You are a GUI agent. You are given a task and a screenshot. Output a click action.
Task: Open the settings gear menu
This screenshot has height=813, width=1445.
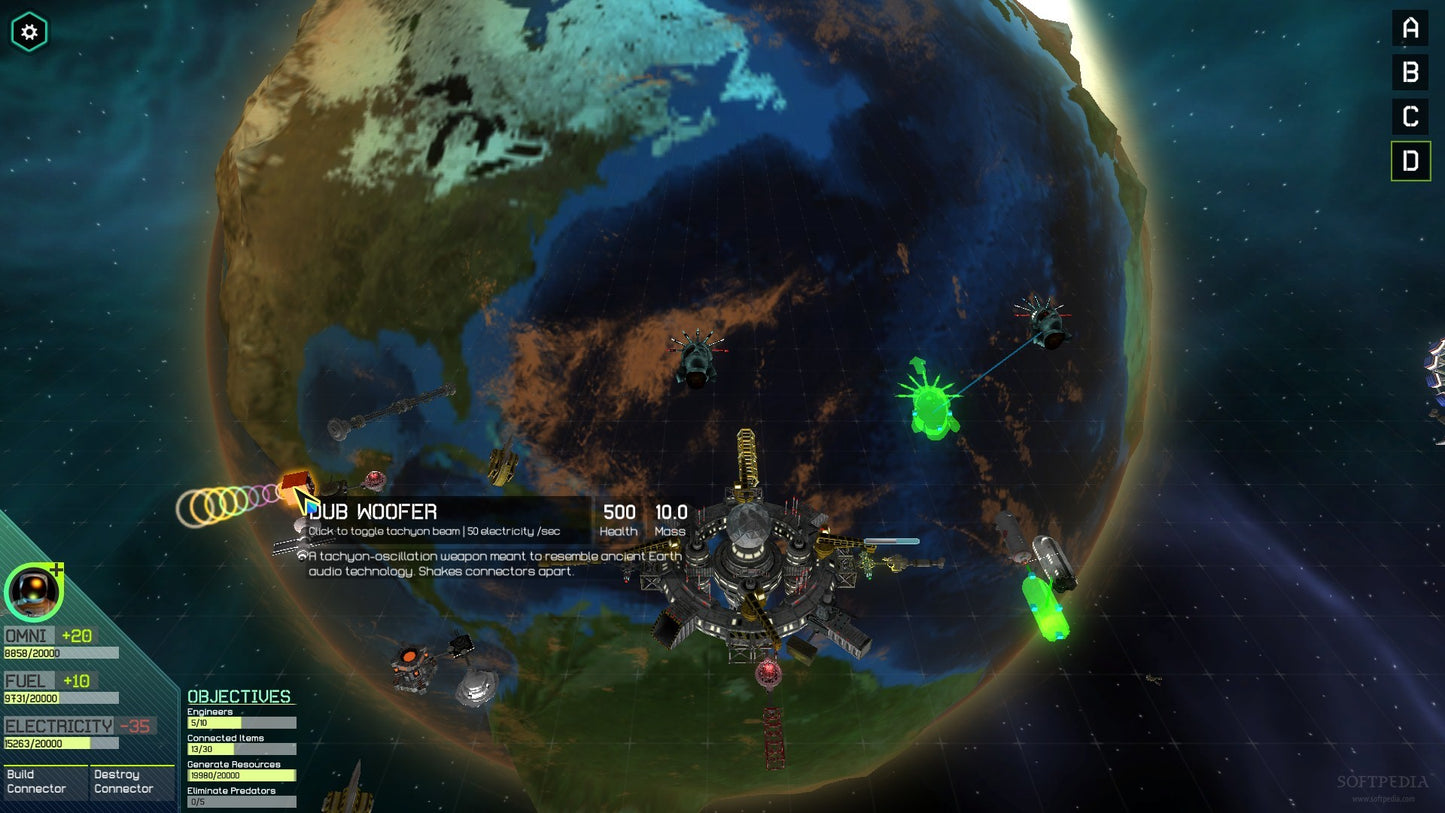coord(29,32)
